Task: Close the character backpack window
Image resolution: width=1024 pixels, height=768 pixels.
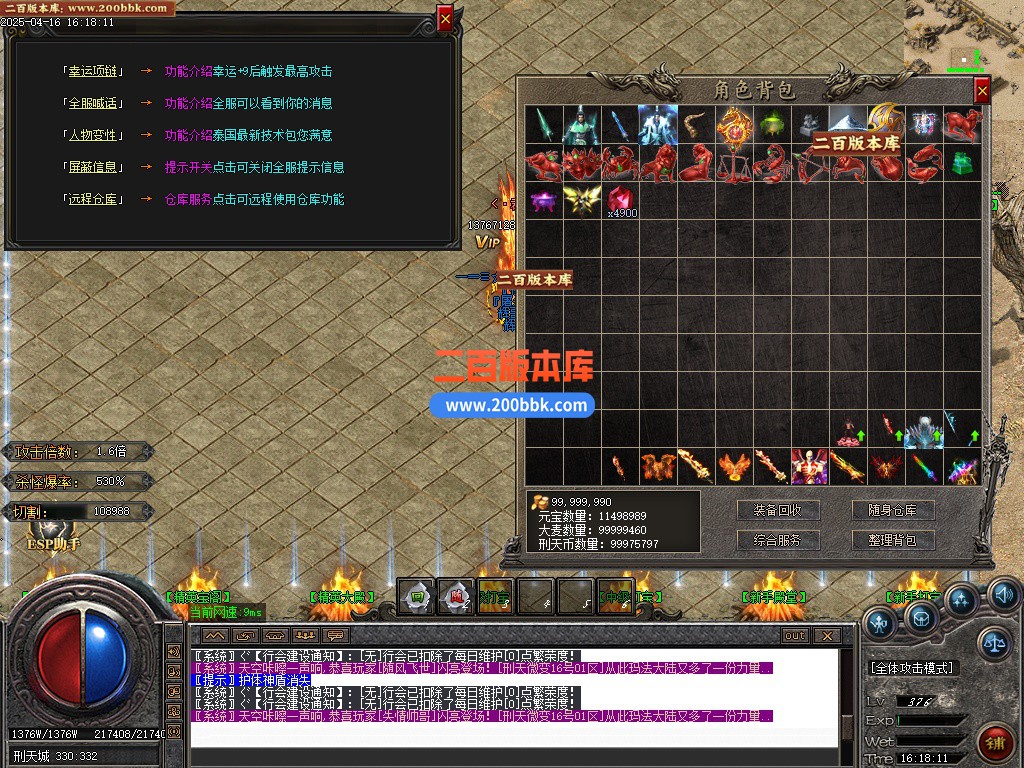Action: click(x=982, y=91)
